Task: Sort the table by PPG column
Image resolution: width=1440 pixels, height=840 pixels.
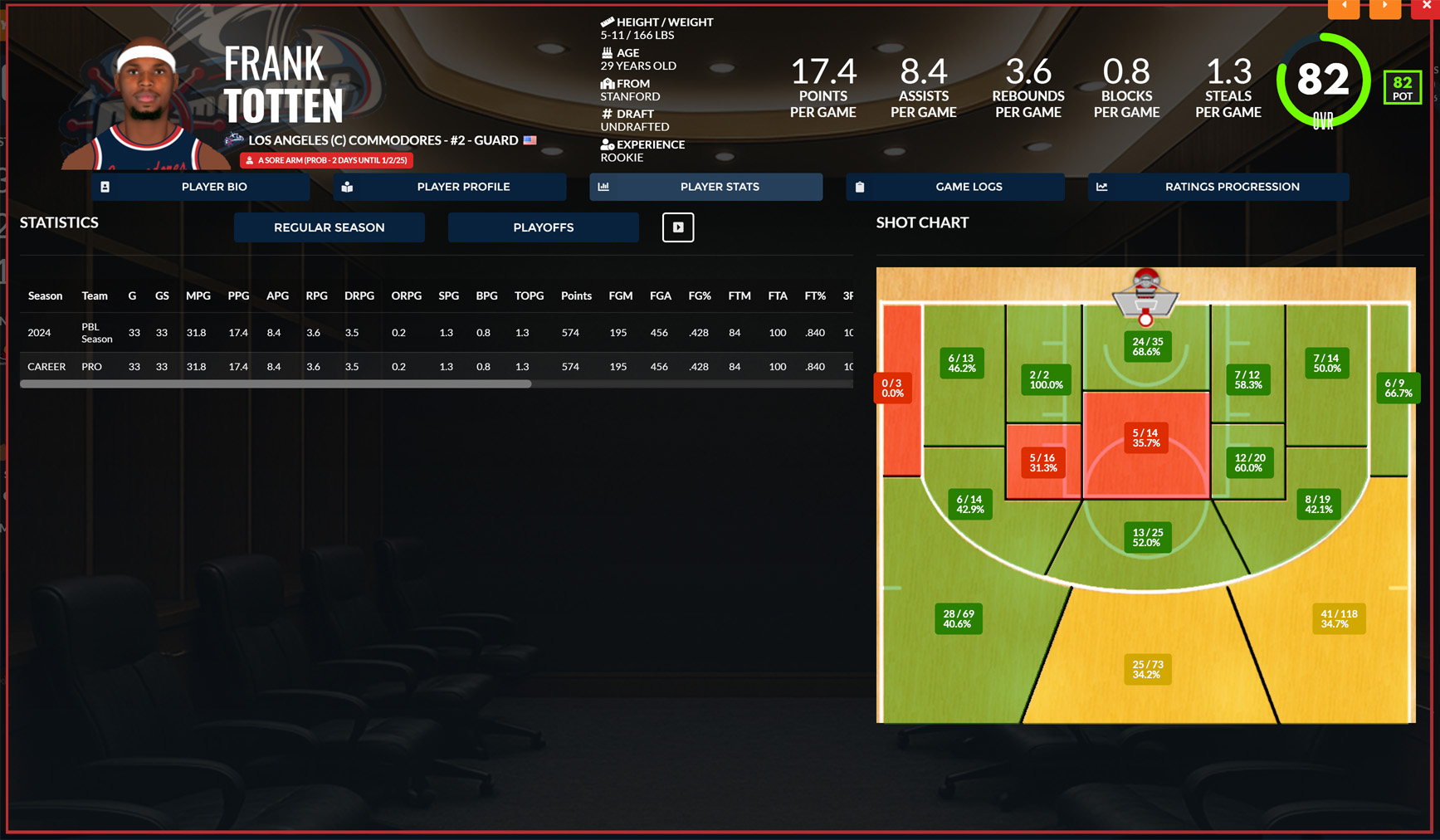Action: [238, 296]
